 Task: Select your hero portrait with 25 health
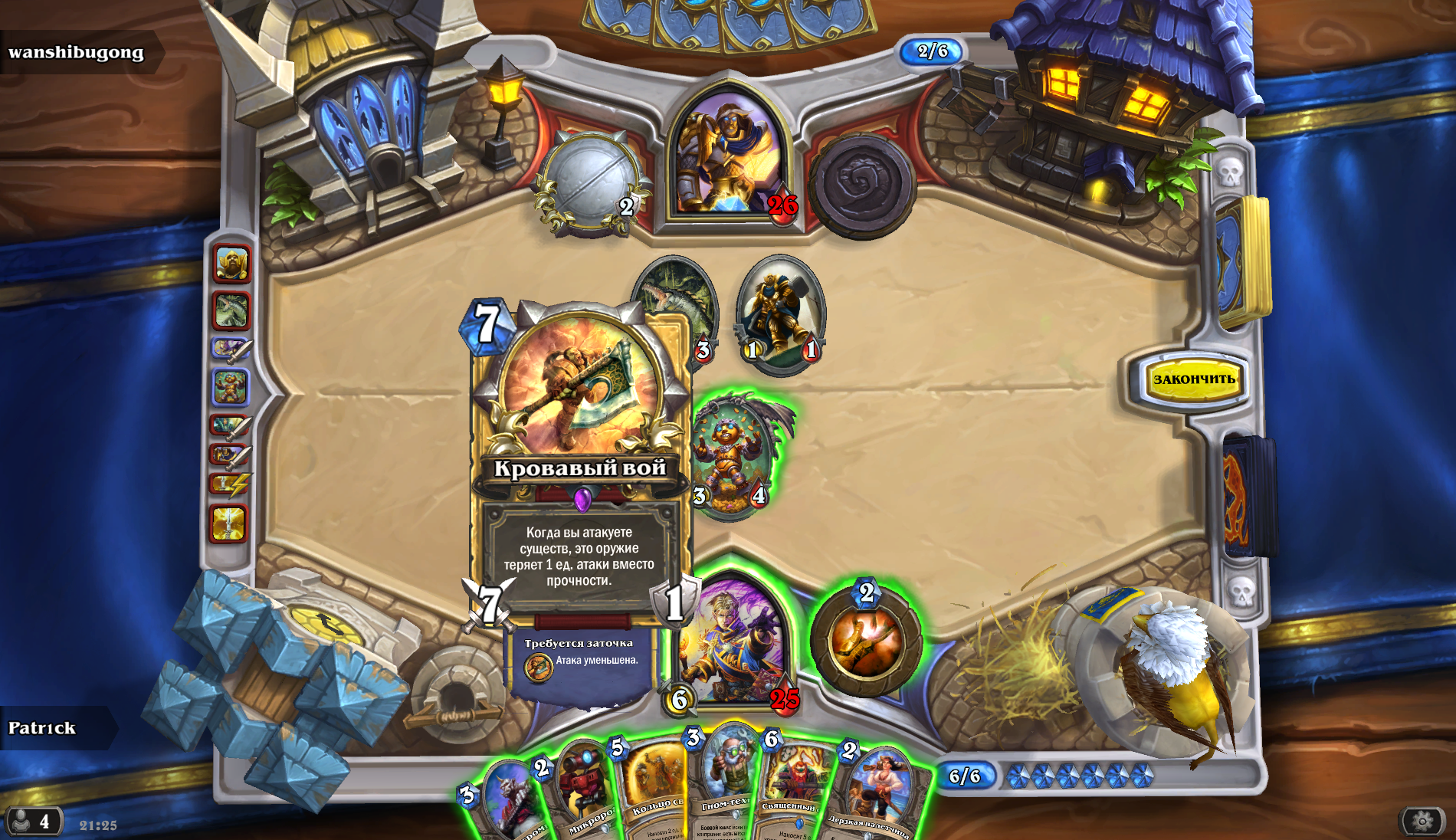pos(733,640)
